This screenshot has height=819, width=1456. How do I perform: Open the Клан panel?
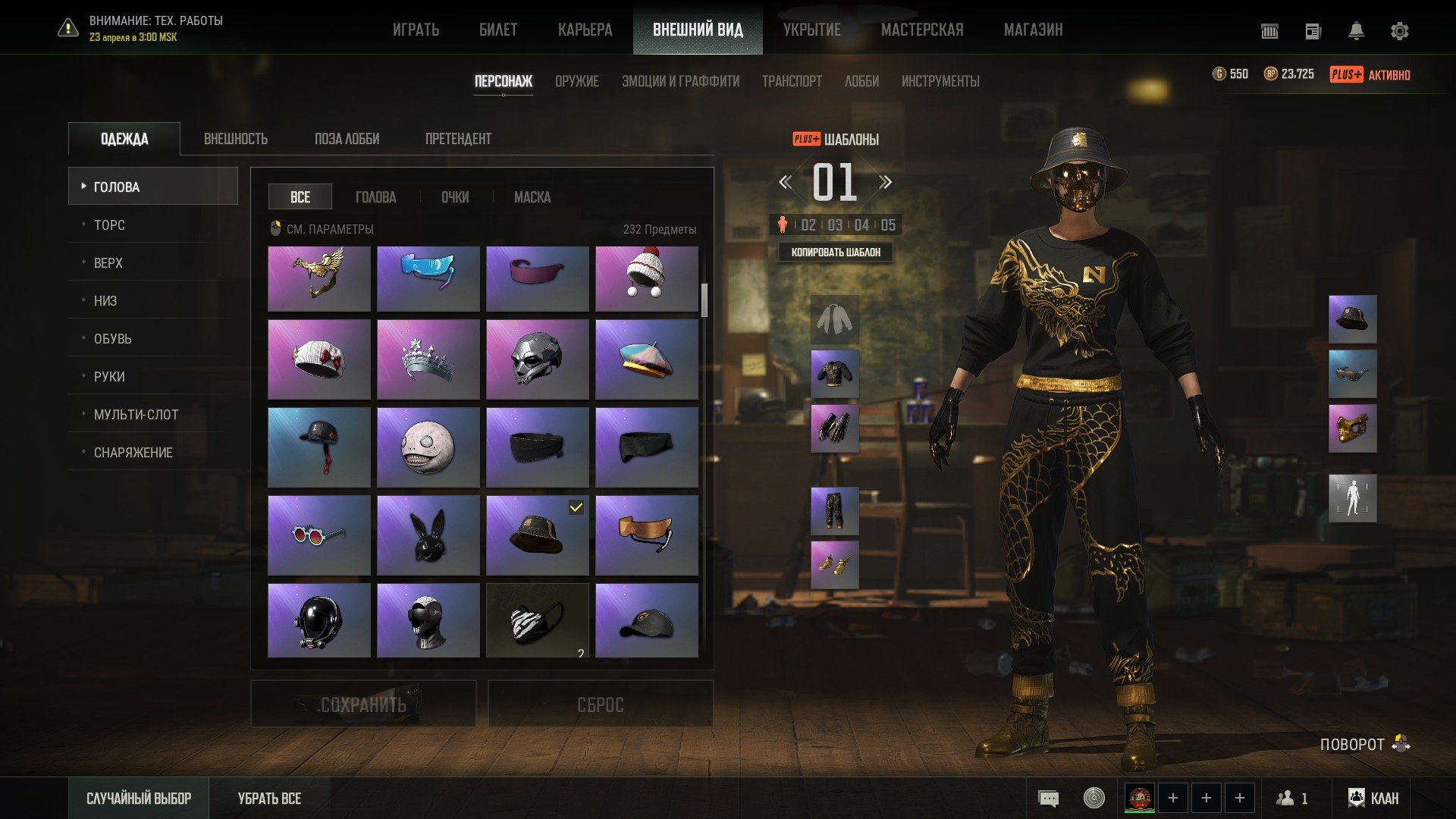[1373, 799]
